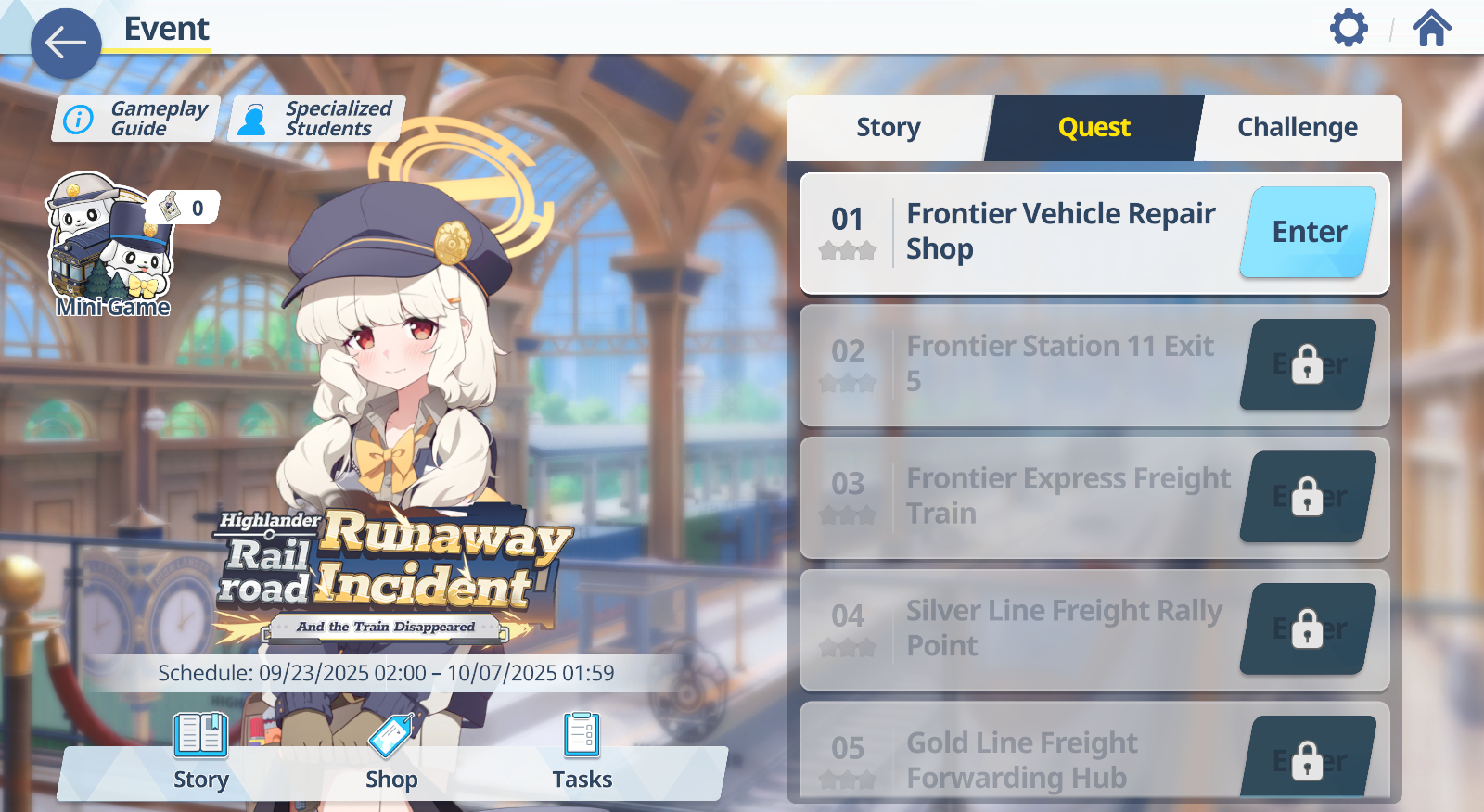Image resolution: width=1484 pixels, height=812 pixels.
Task: Click the lock on Frontier Station 11 Exit 5
Action: click(1307, 364)
